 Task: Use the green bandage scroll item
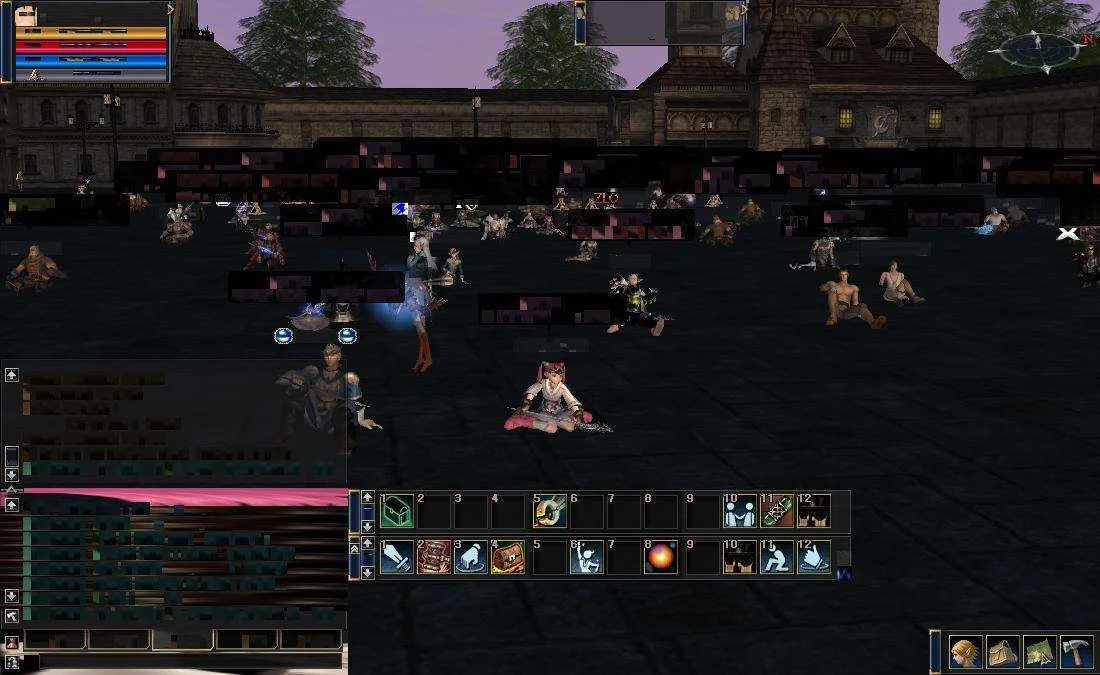777,511
